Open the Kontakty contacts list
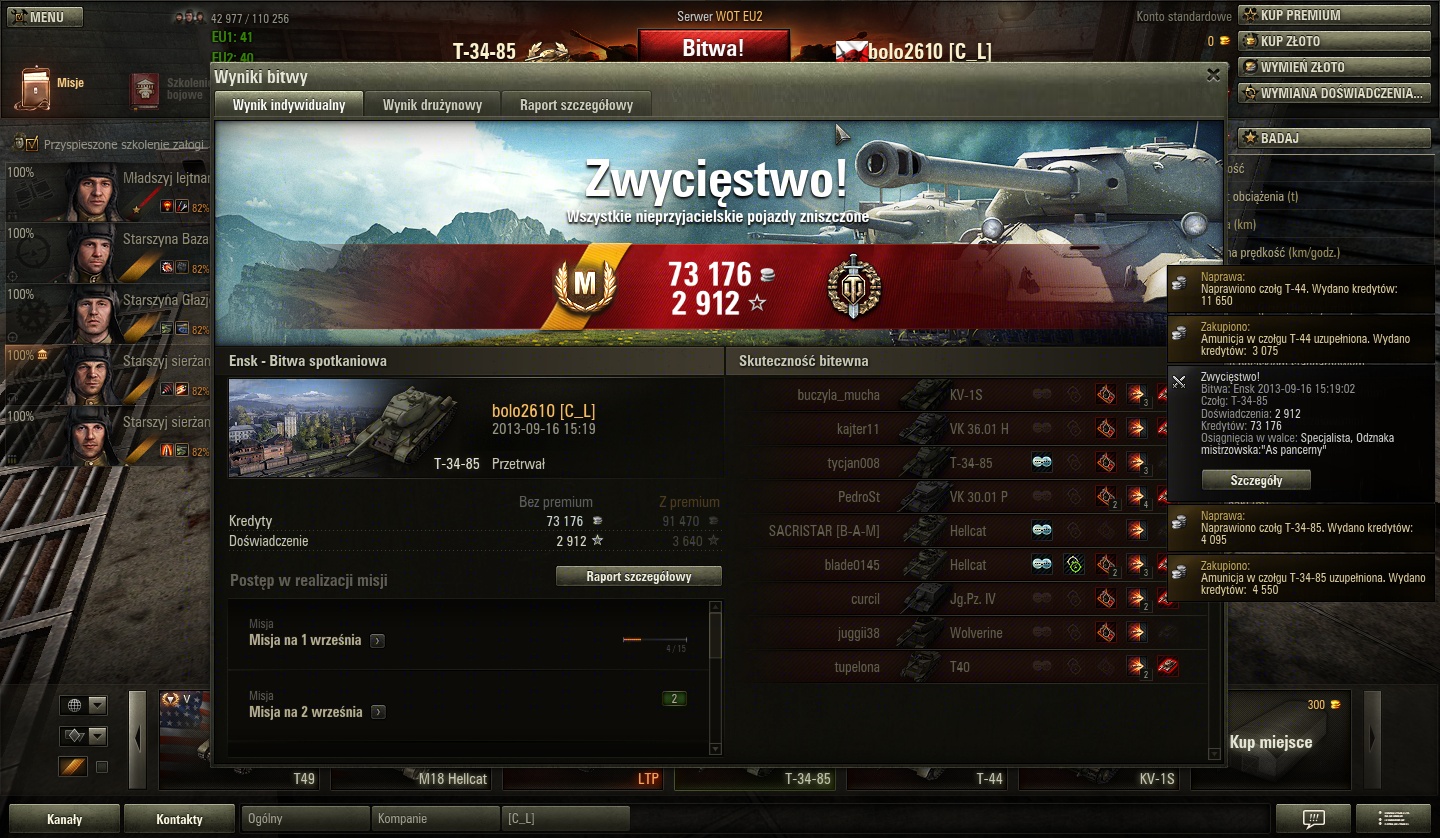 tap(180, 819)
